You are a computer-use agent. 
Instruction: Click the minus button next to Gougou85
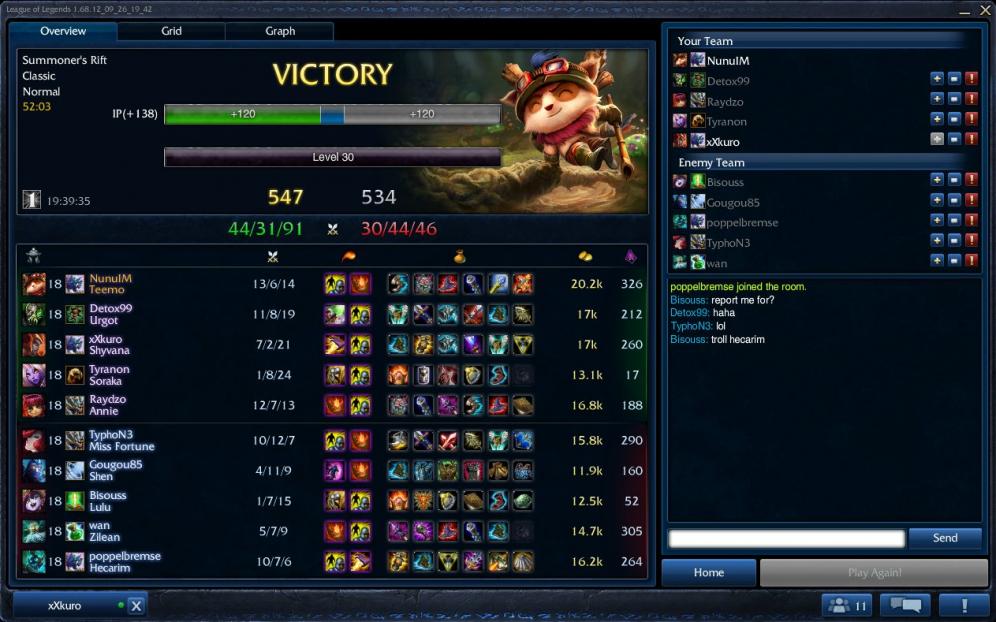954,200
